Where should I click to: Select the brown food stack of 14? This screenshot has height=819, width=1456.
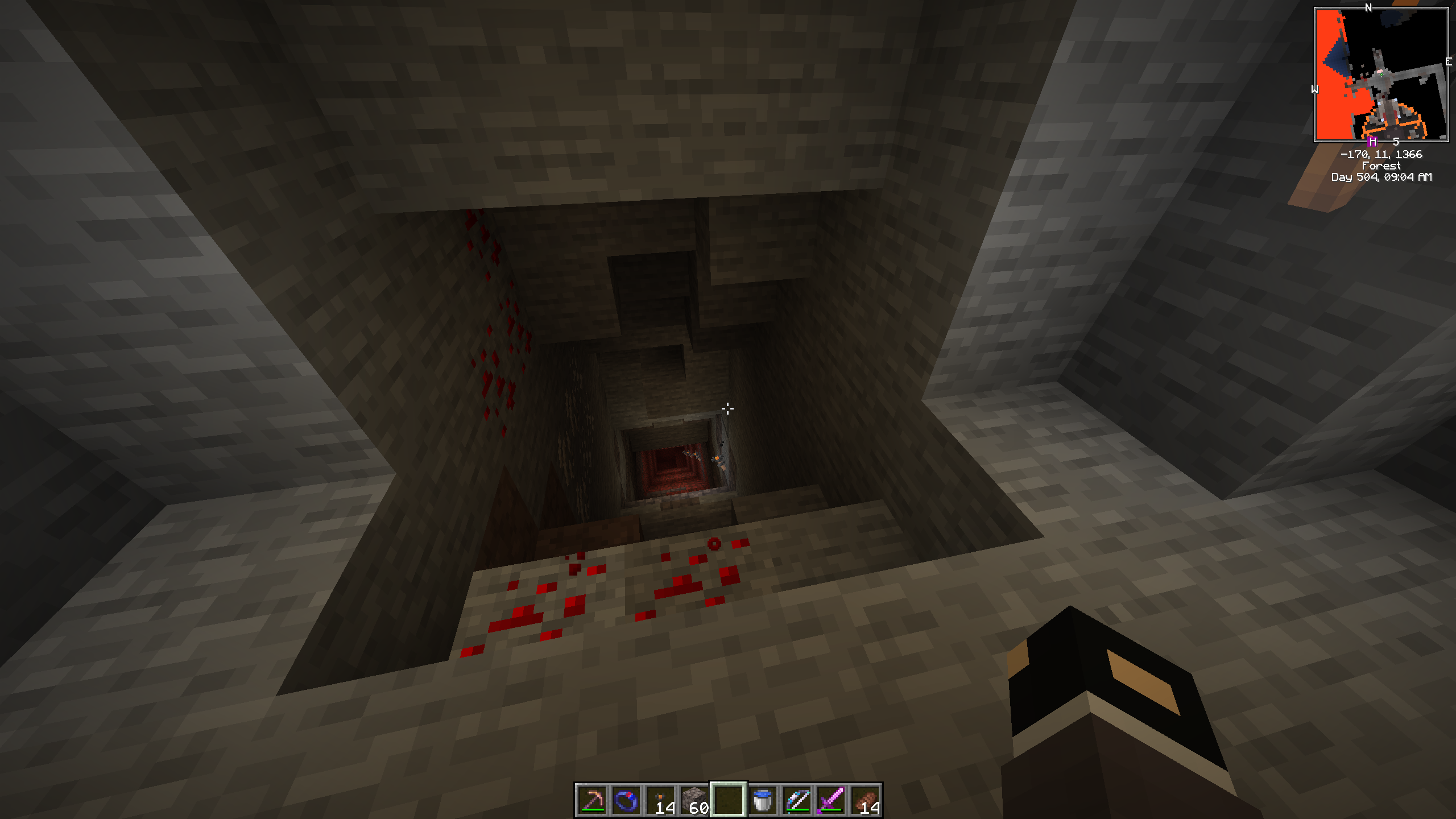pos(865,800)
